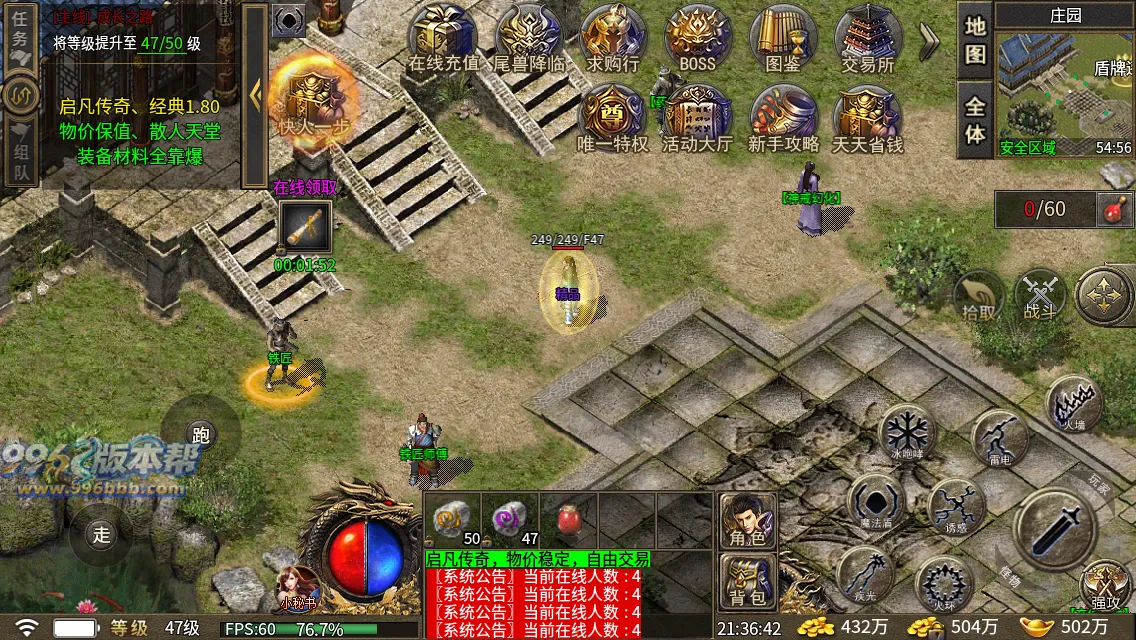Open the 地图 map button

pyautogui.click(x=975, y=41)
